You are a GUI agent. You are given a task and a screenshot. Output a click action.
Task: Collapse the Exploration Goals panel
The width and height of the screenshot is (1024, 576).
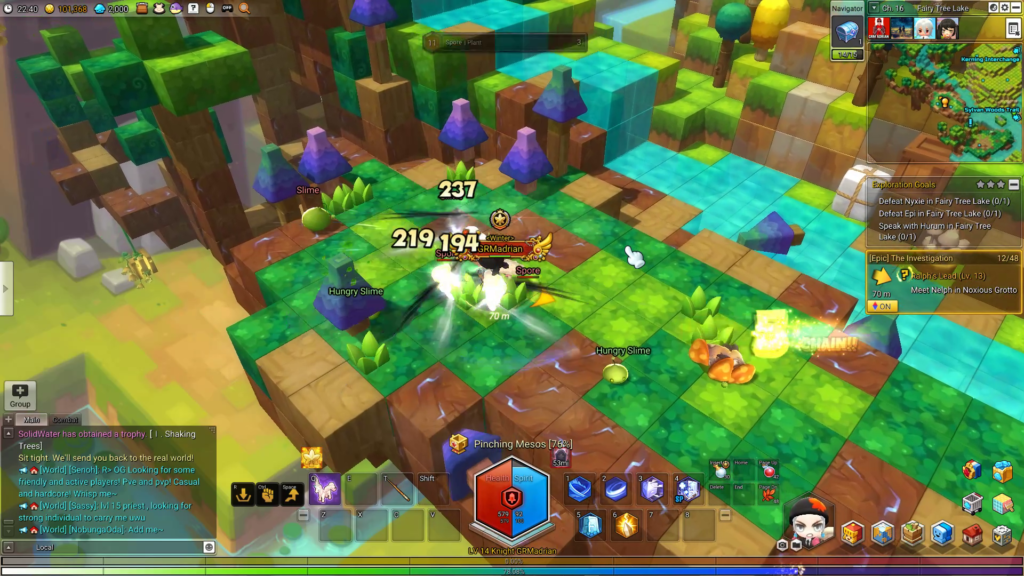(1014, 185)
